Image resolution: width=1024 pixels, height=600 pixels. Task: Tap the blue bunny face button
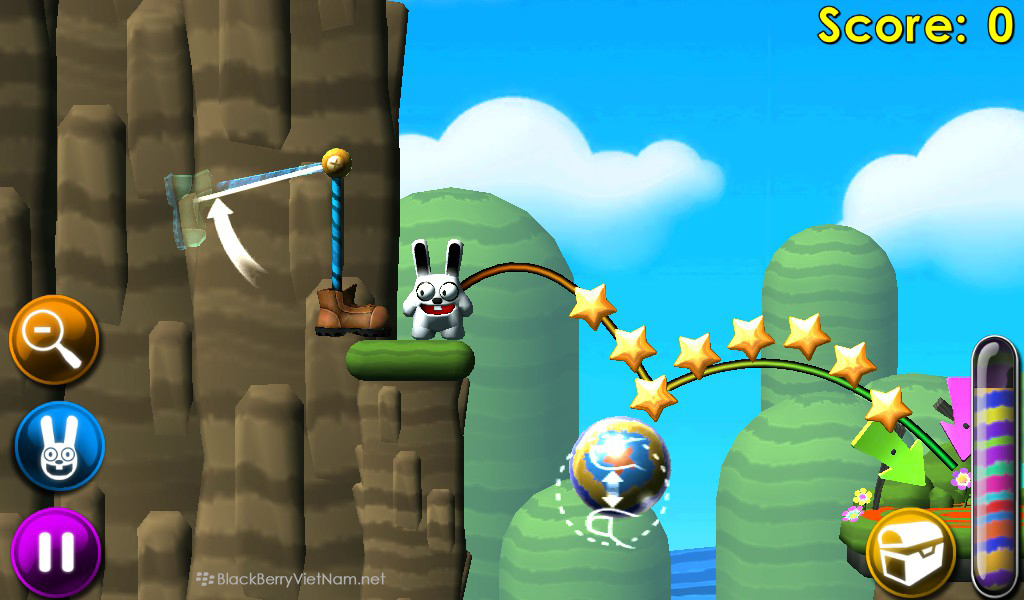[x=59, y=446]
